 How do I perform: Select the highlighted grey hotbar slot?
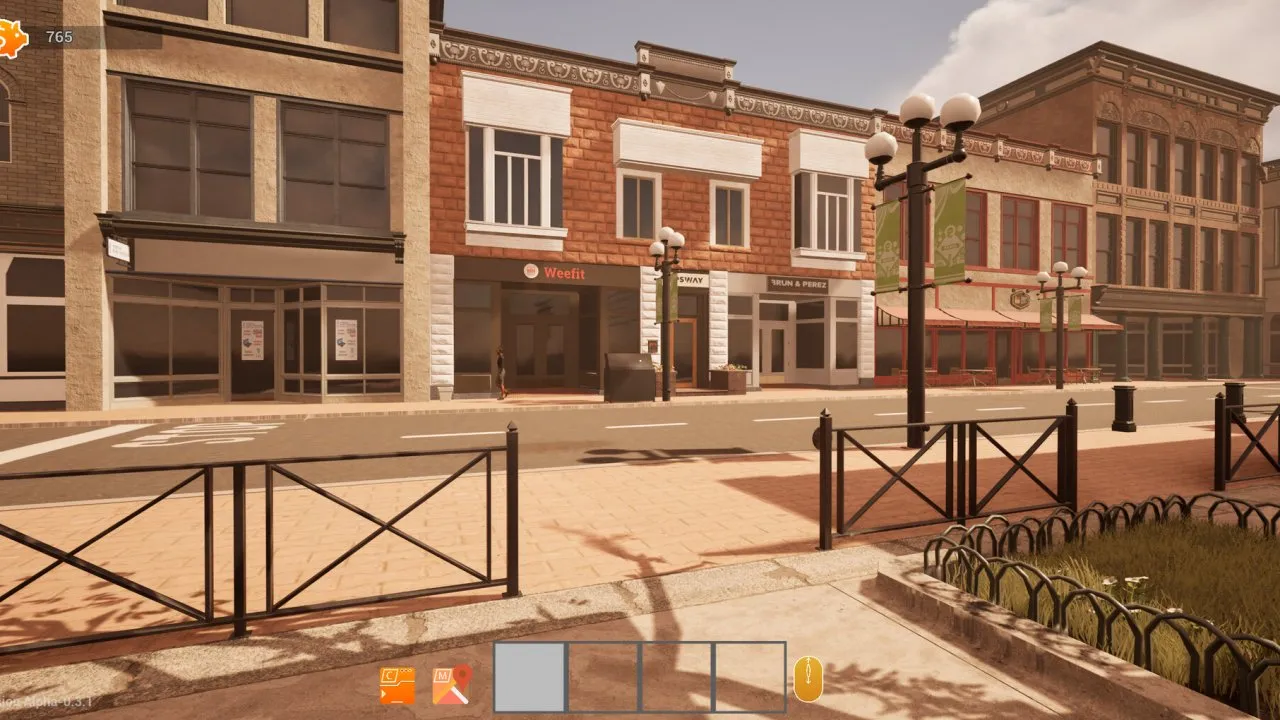530,677
